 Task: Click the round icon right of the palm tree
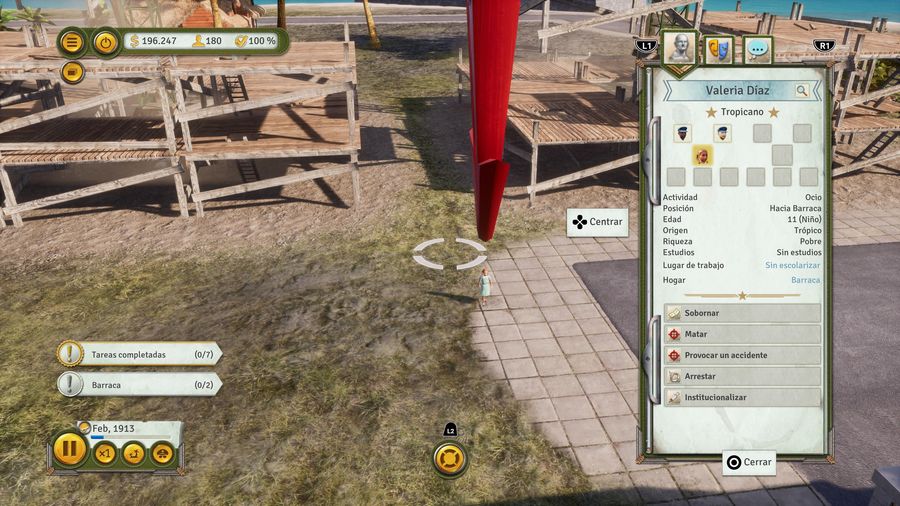tap(162, 454)
